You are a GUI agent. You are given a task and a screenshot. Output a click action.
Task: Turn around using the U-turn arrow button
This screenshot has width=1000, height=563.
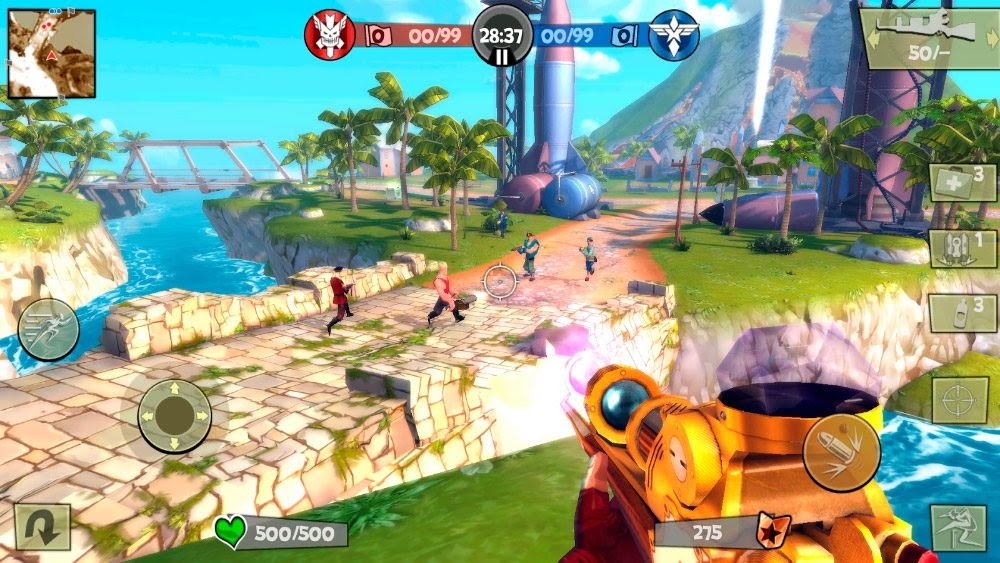pyautogui.click(x=43, y=526)
